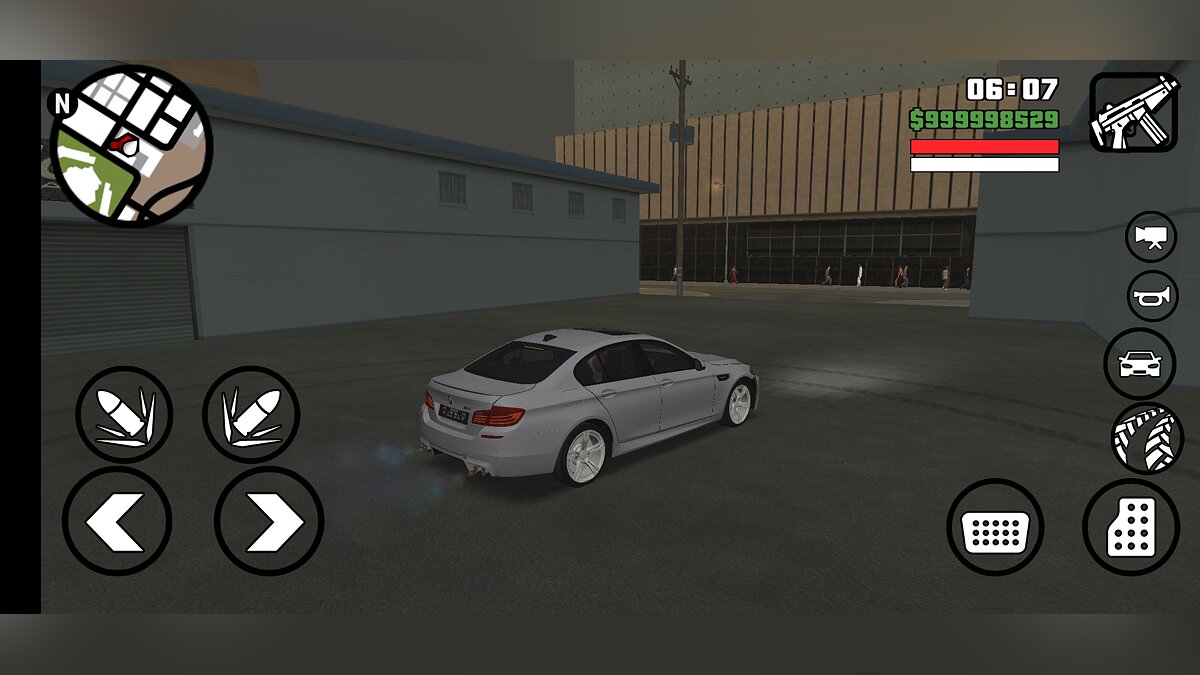Change the camera view with camera button
The image size is (1200, 675).
click(x=1151, y=237)
